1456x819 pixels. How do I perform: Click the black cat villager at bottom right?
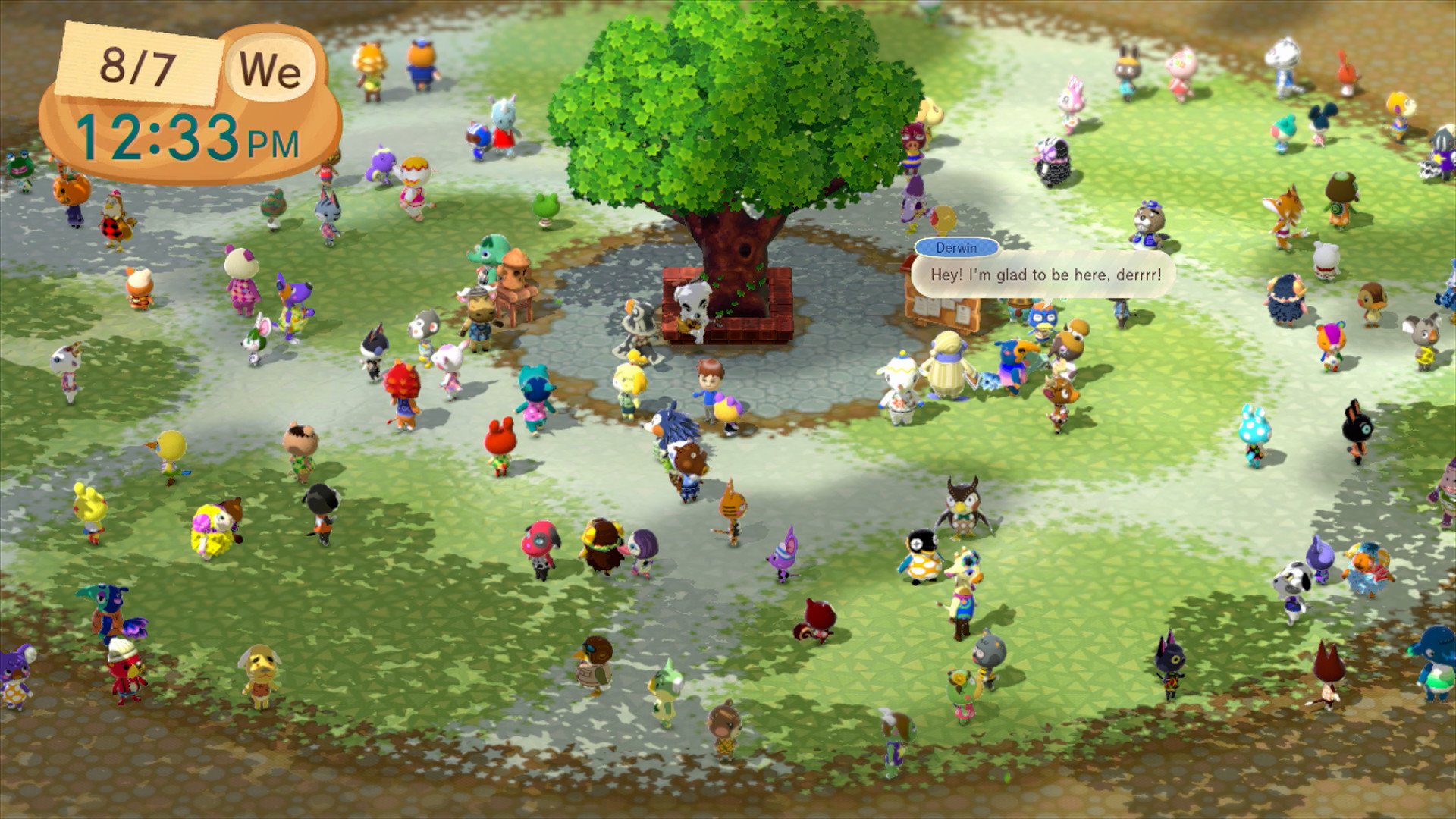tap(1172, 667)
